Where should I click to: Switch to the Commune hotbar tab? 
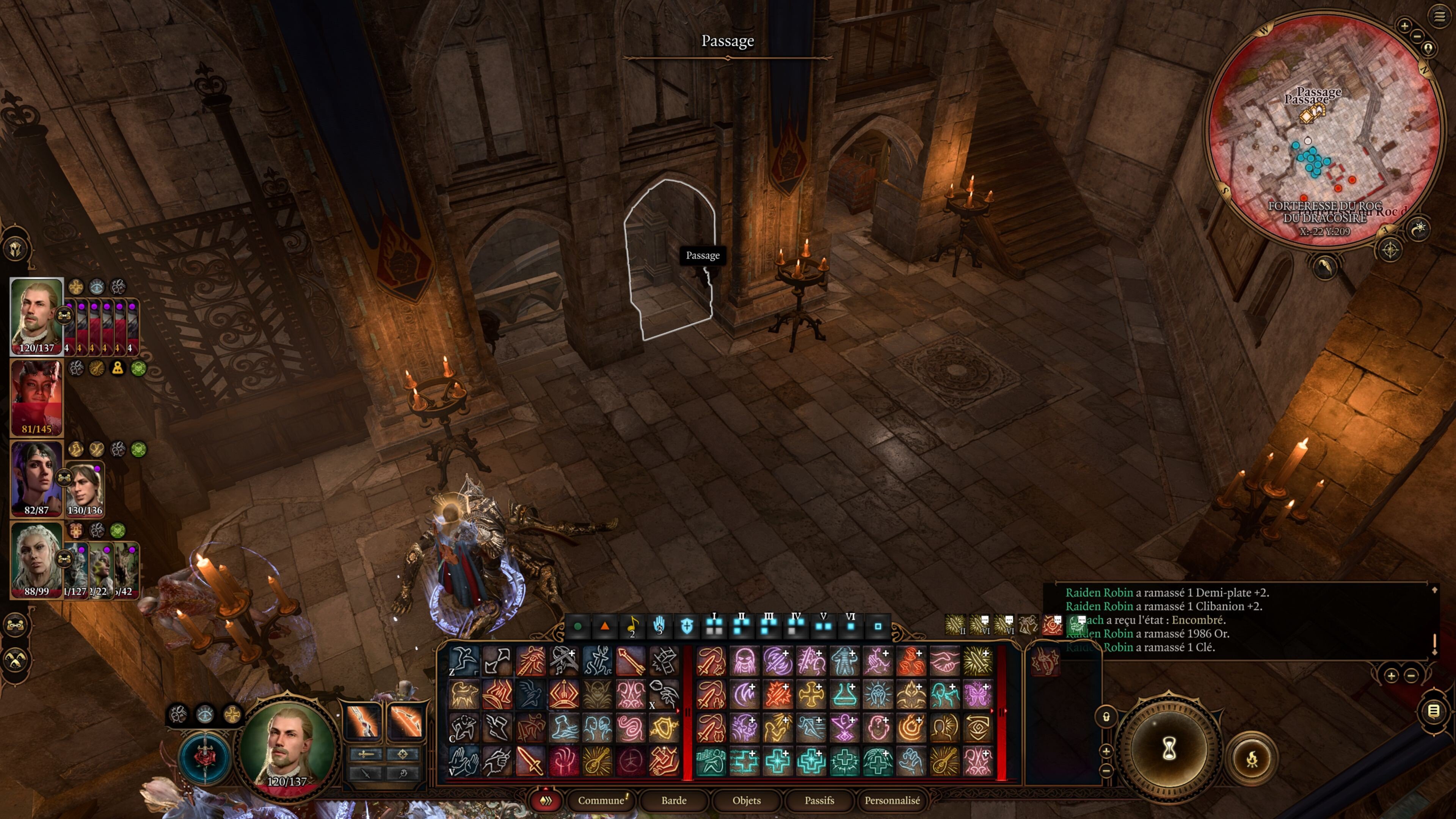click(601, 800)
